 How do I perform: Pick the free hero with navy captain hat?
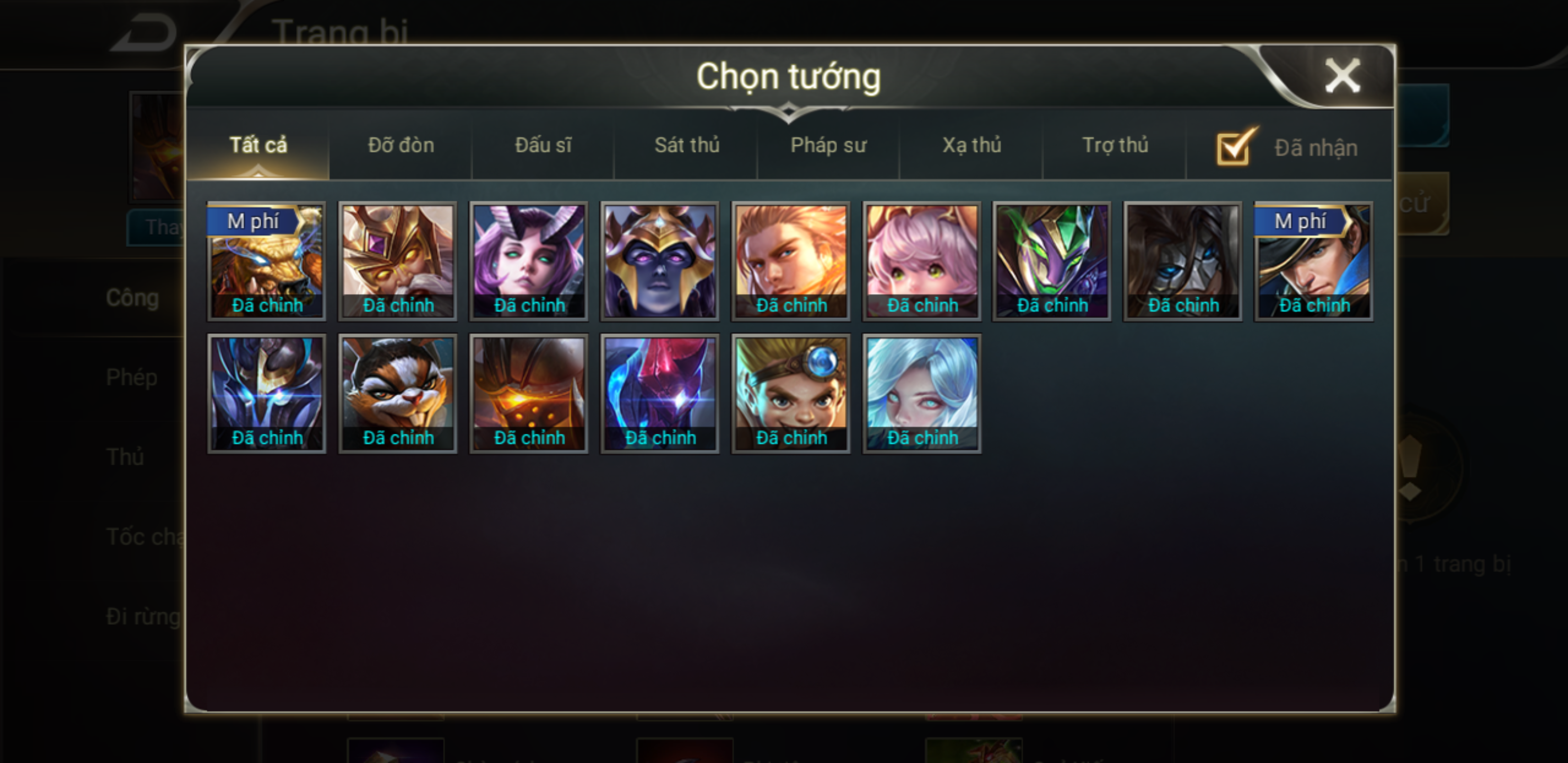[1314, 261]
